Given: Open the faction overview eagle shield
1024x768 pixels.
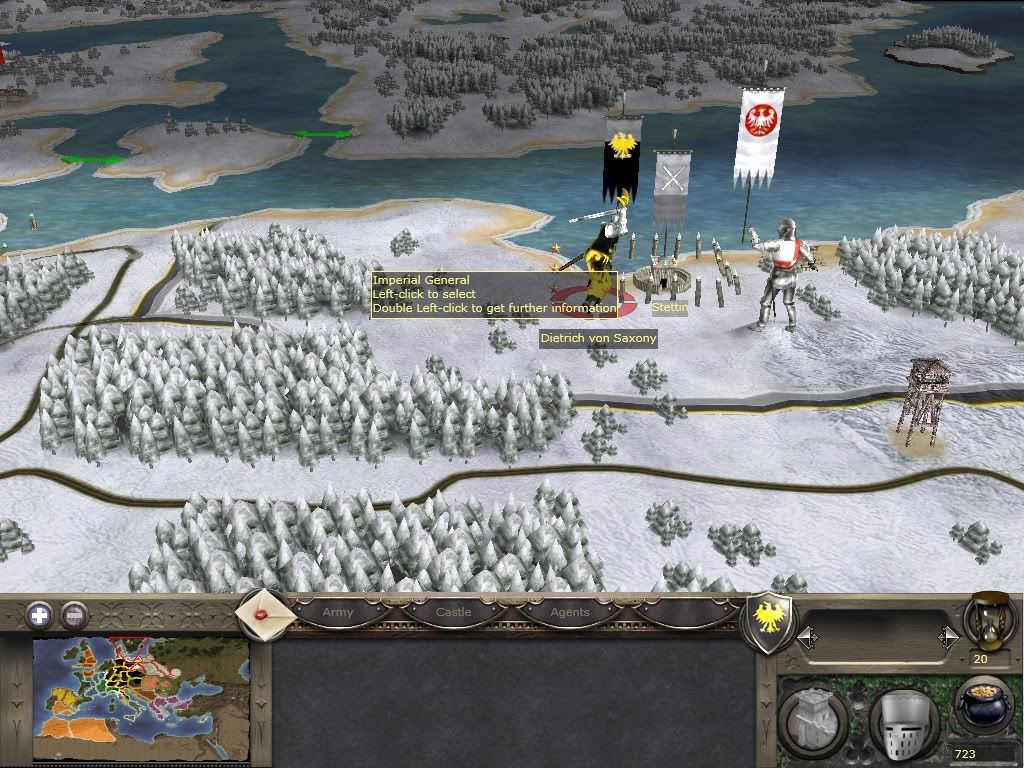Looking at the screenshot, I should tap(771, 623).
